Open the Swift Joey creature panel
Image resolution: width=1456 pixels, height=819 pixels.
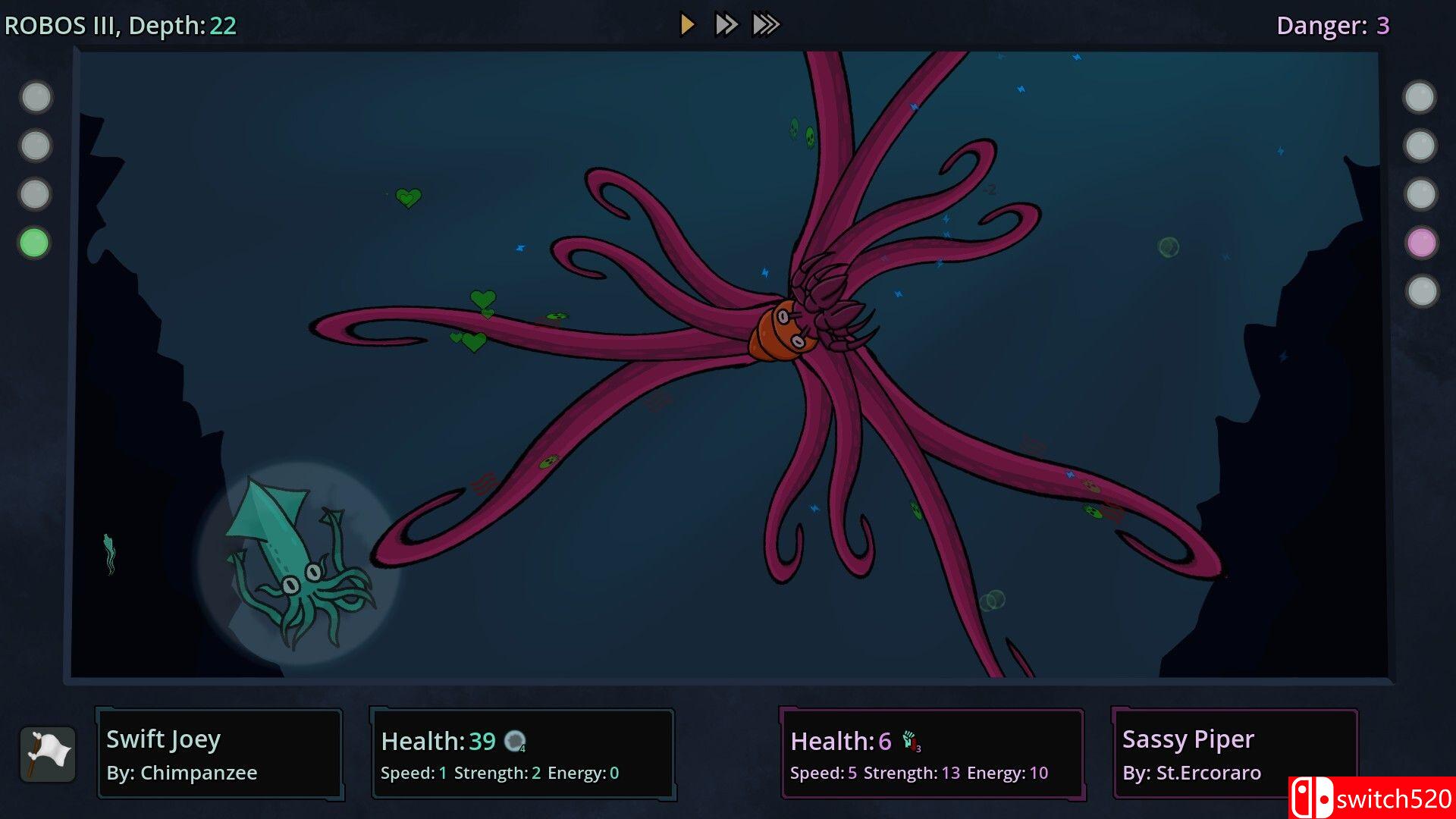pos(220,754)
